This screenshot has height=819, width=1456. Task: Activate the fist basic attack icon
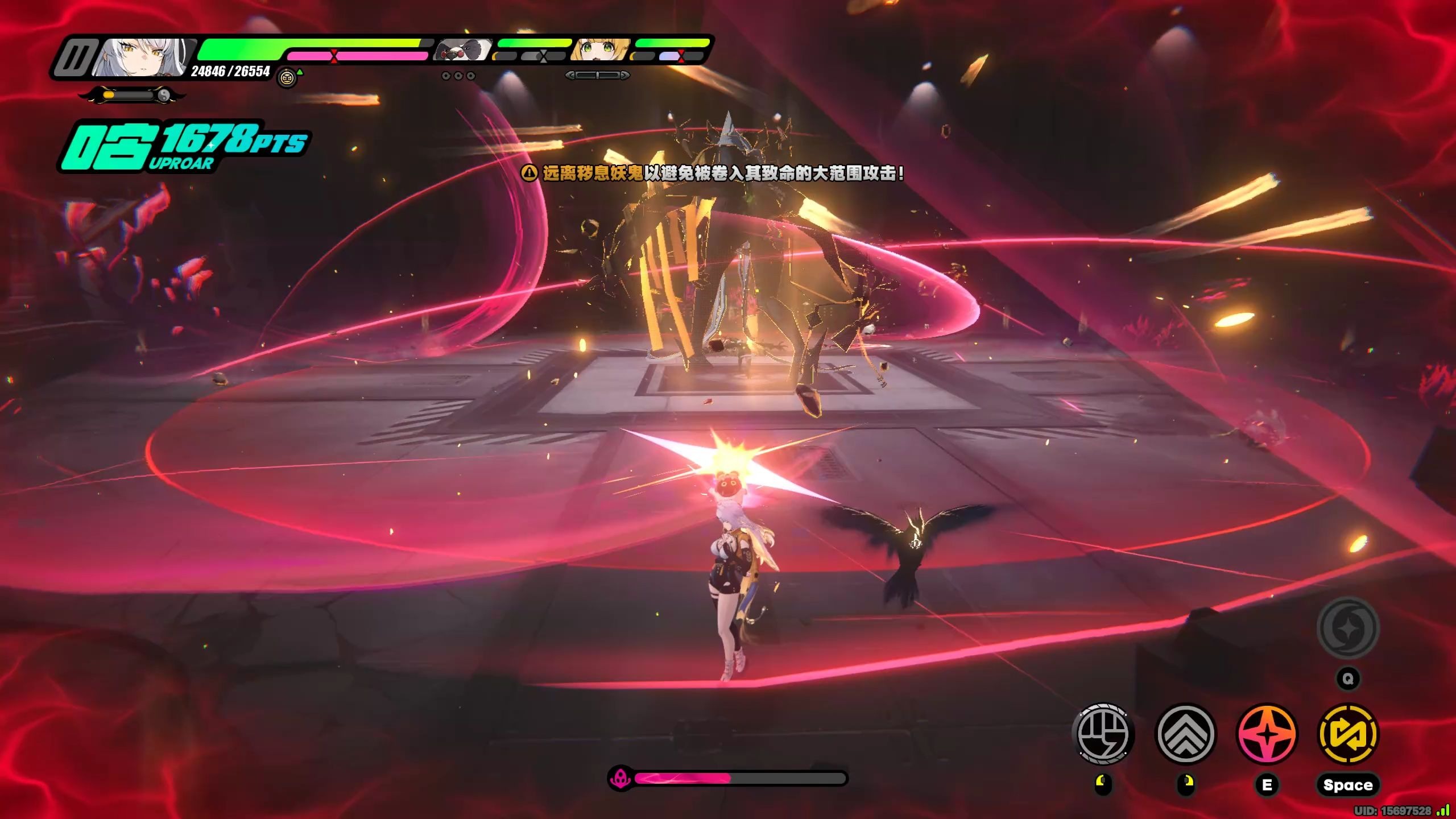[x=1103, y=734]
